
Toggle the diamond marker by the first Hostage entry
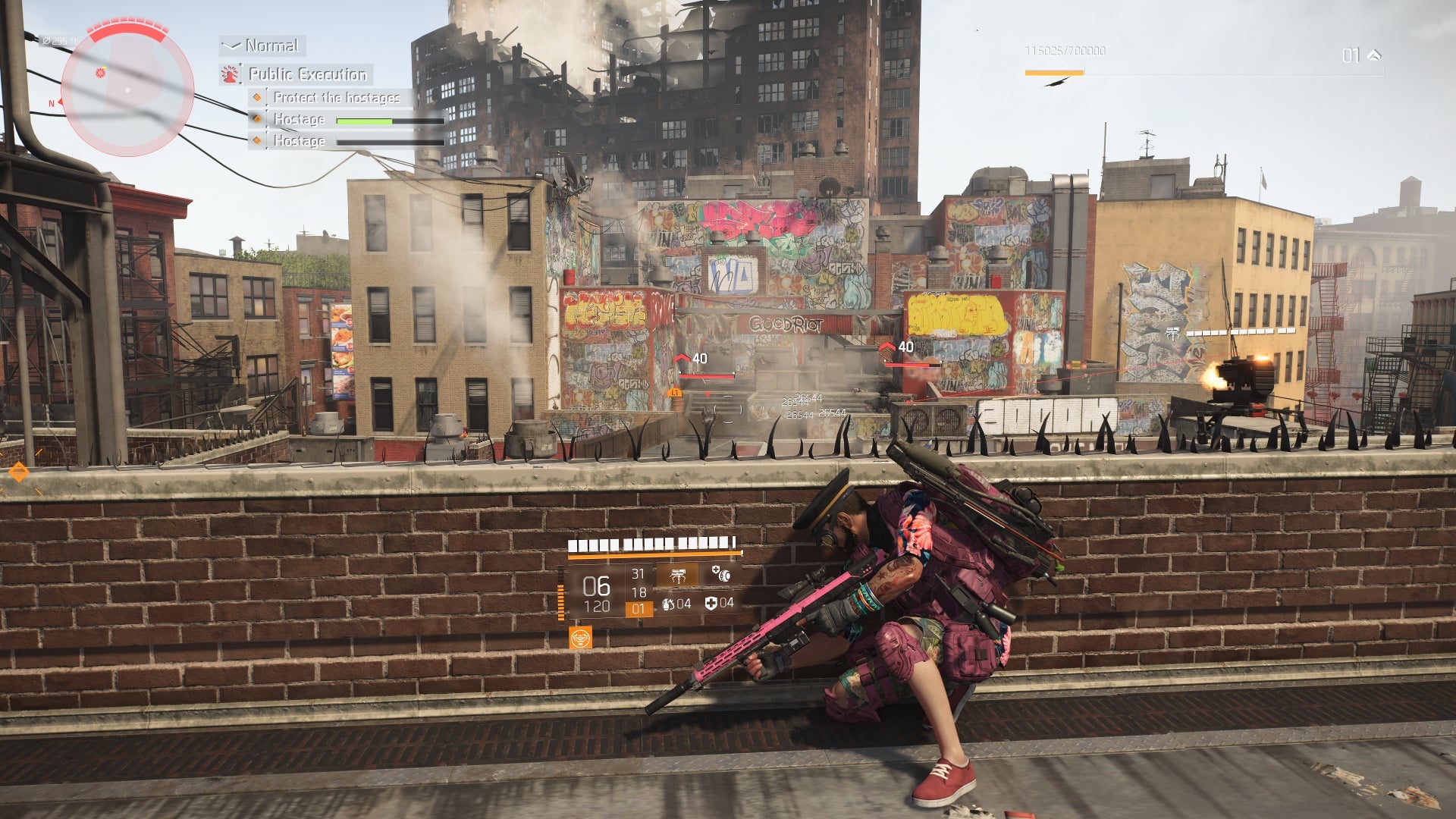[256, 119]
